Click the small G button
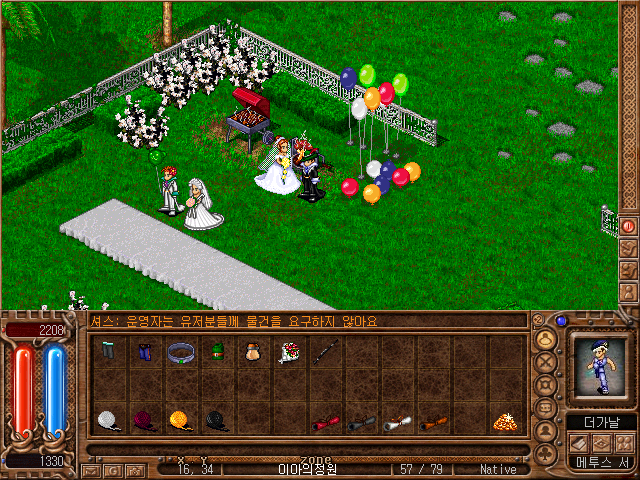Screen dimensions: 640x480 click(113, 470)
